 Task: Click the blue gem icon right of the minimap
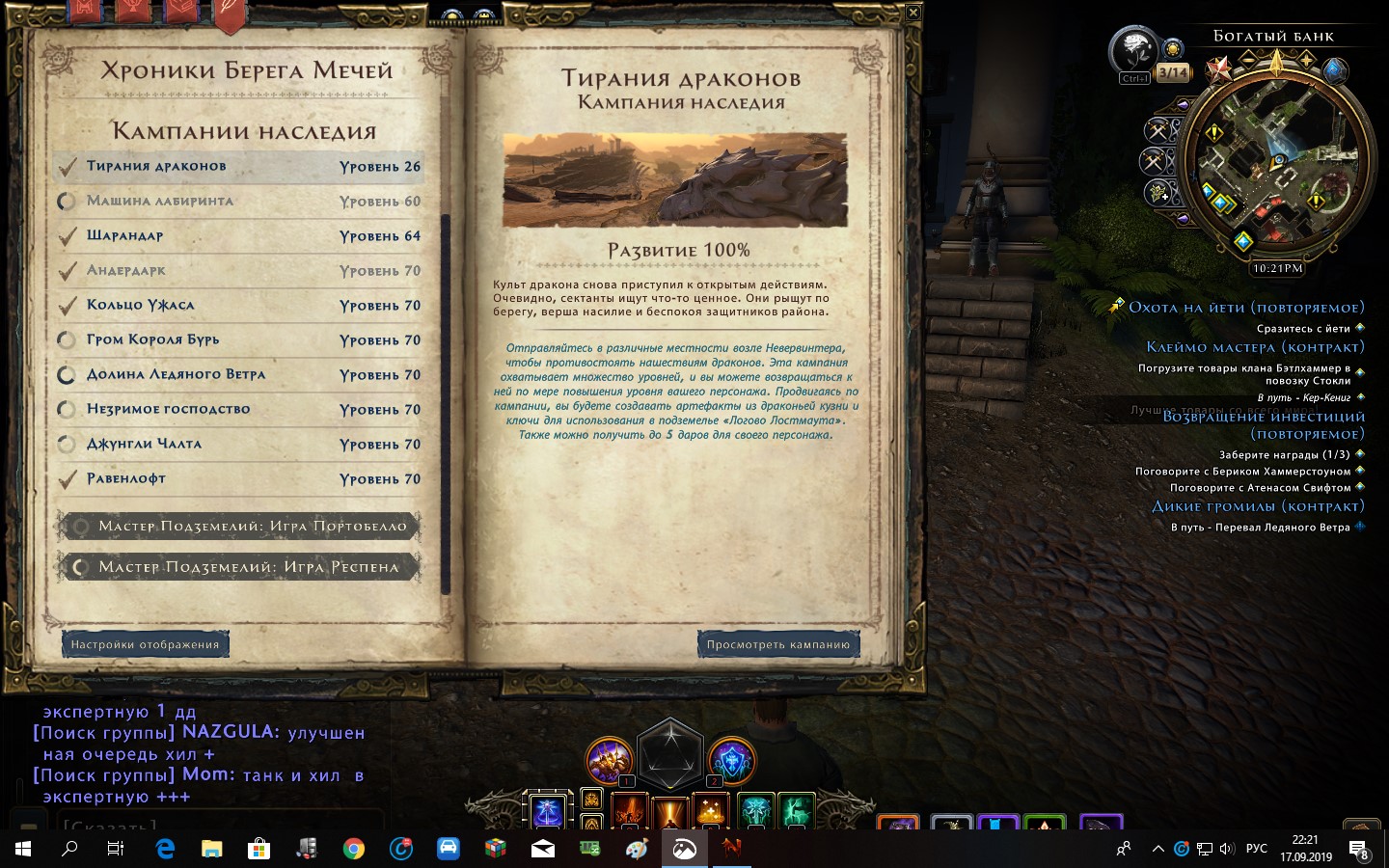tap(1334, 71)
